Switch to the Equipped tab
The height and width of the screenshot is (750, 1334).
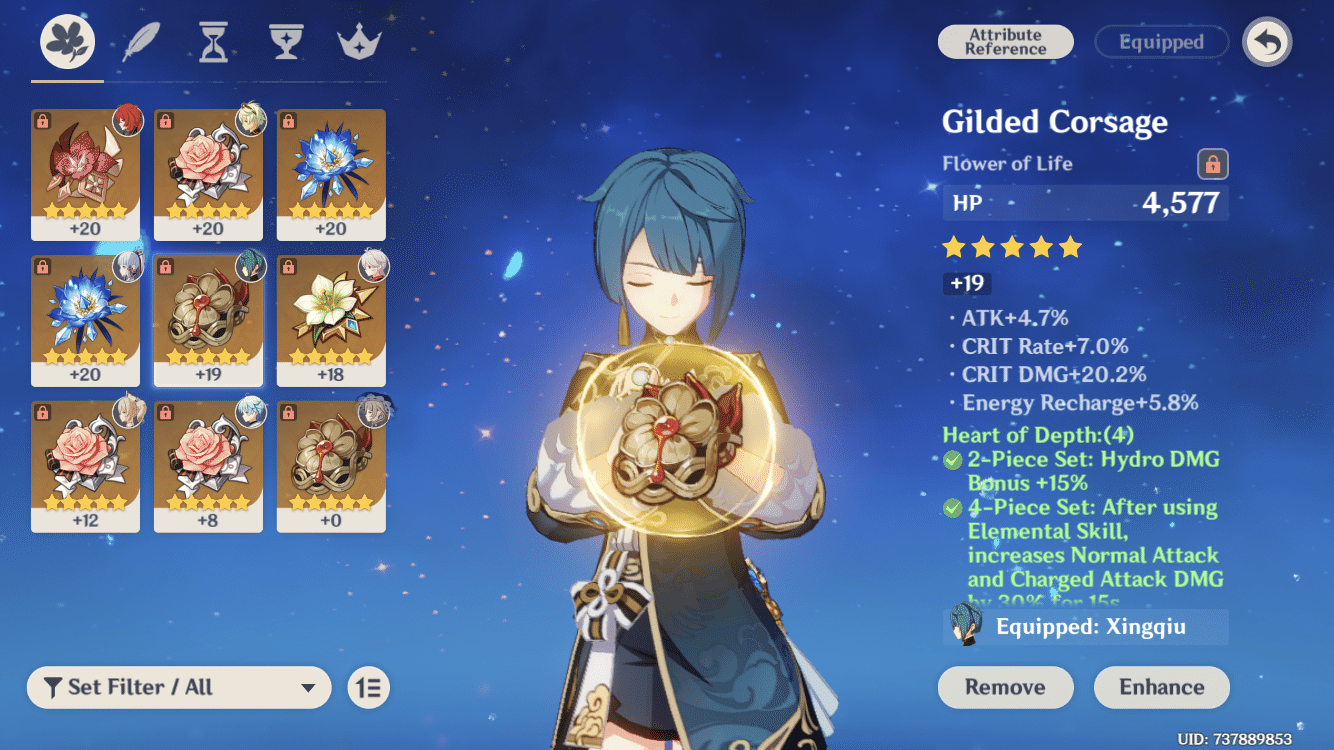[x=1161, y=42]
